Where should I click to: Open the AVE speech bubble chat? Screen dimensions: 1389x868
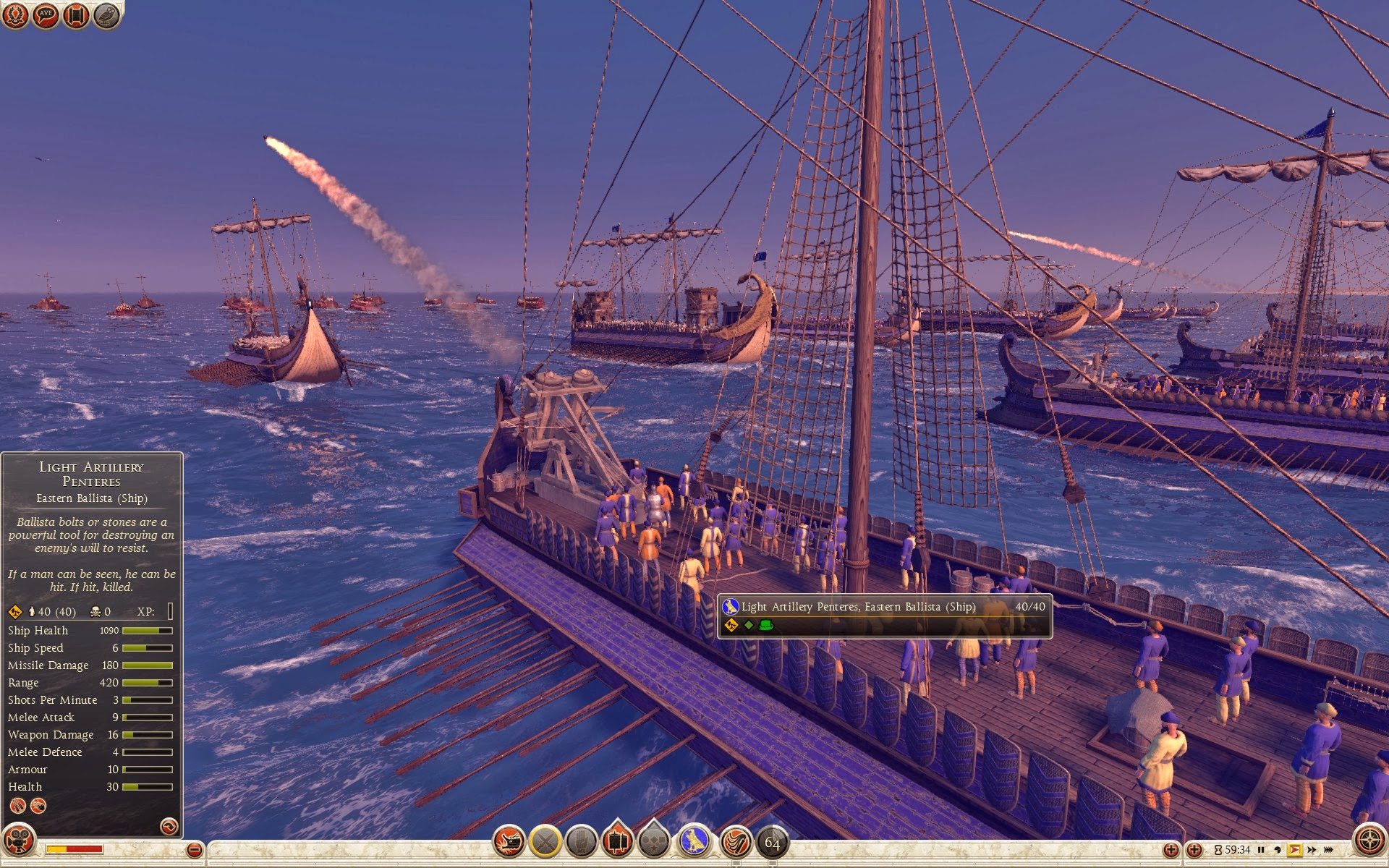[46, 15]
